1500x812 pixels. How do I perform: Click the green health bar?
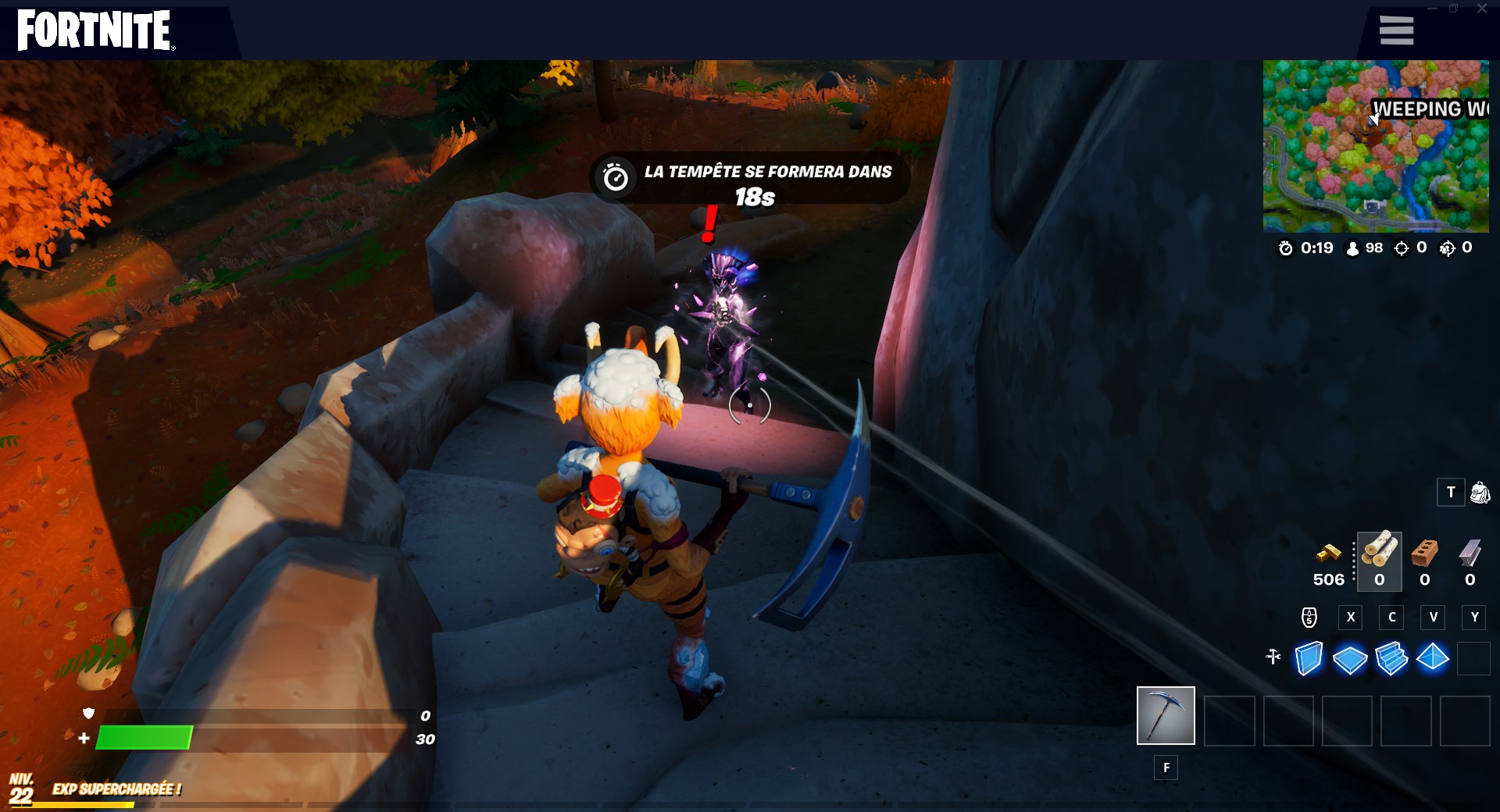145,736
